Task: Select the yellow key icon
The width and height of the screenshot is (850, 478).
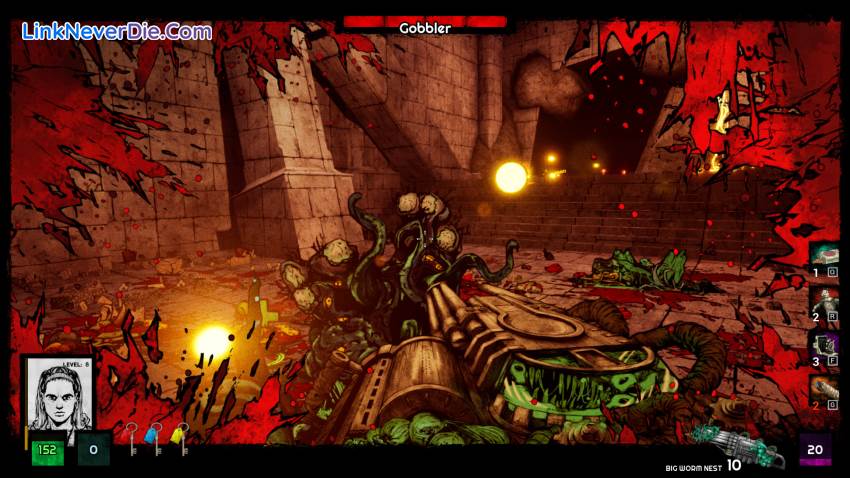Action: [181, 437]
